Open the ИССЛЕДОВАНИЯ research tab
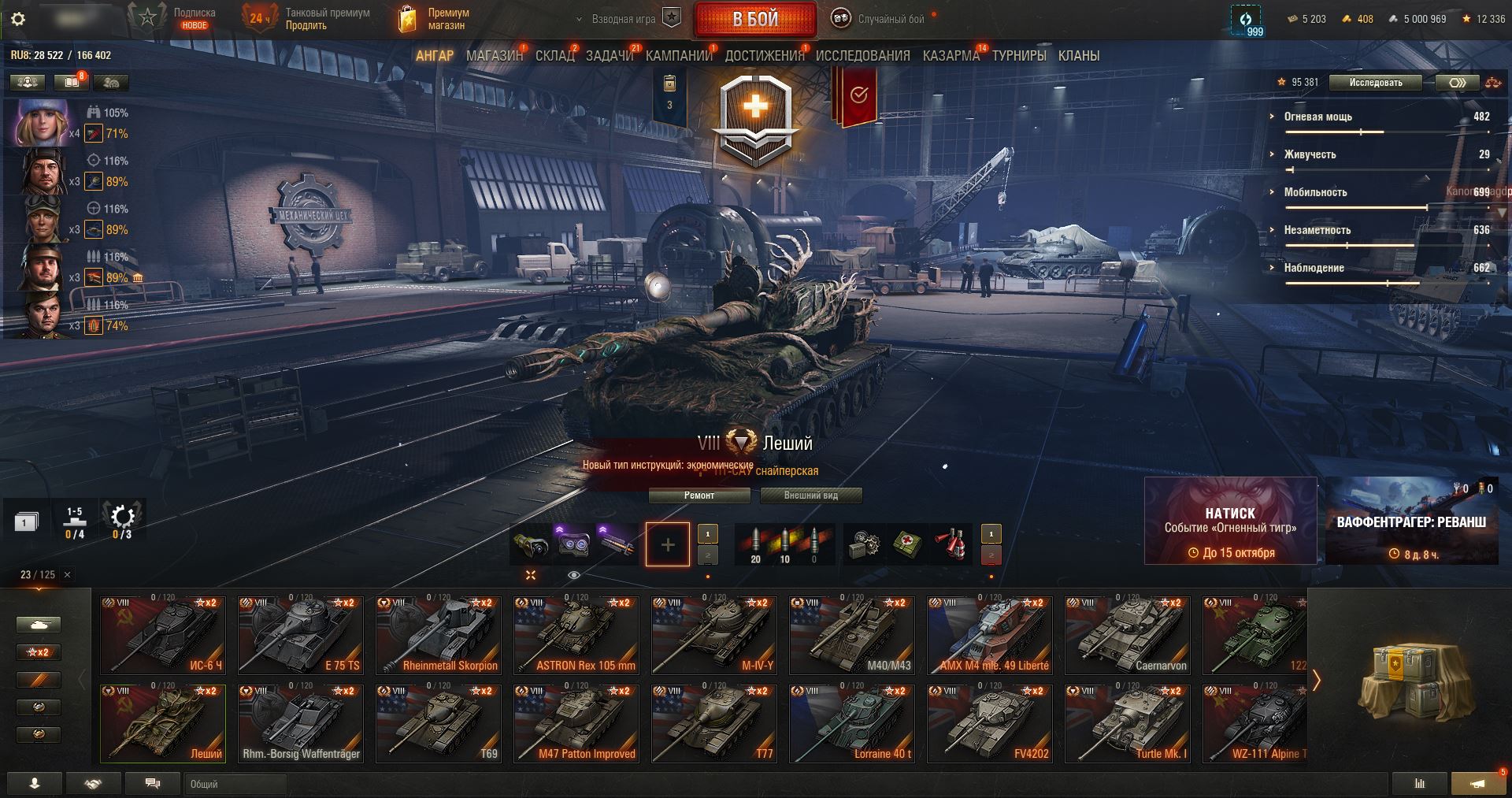 [862, 56]
